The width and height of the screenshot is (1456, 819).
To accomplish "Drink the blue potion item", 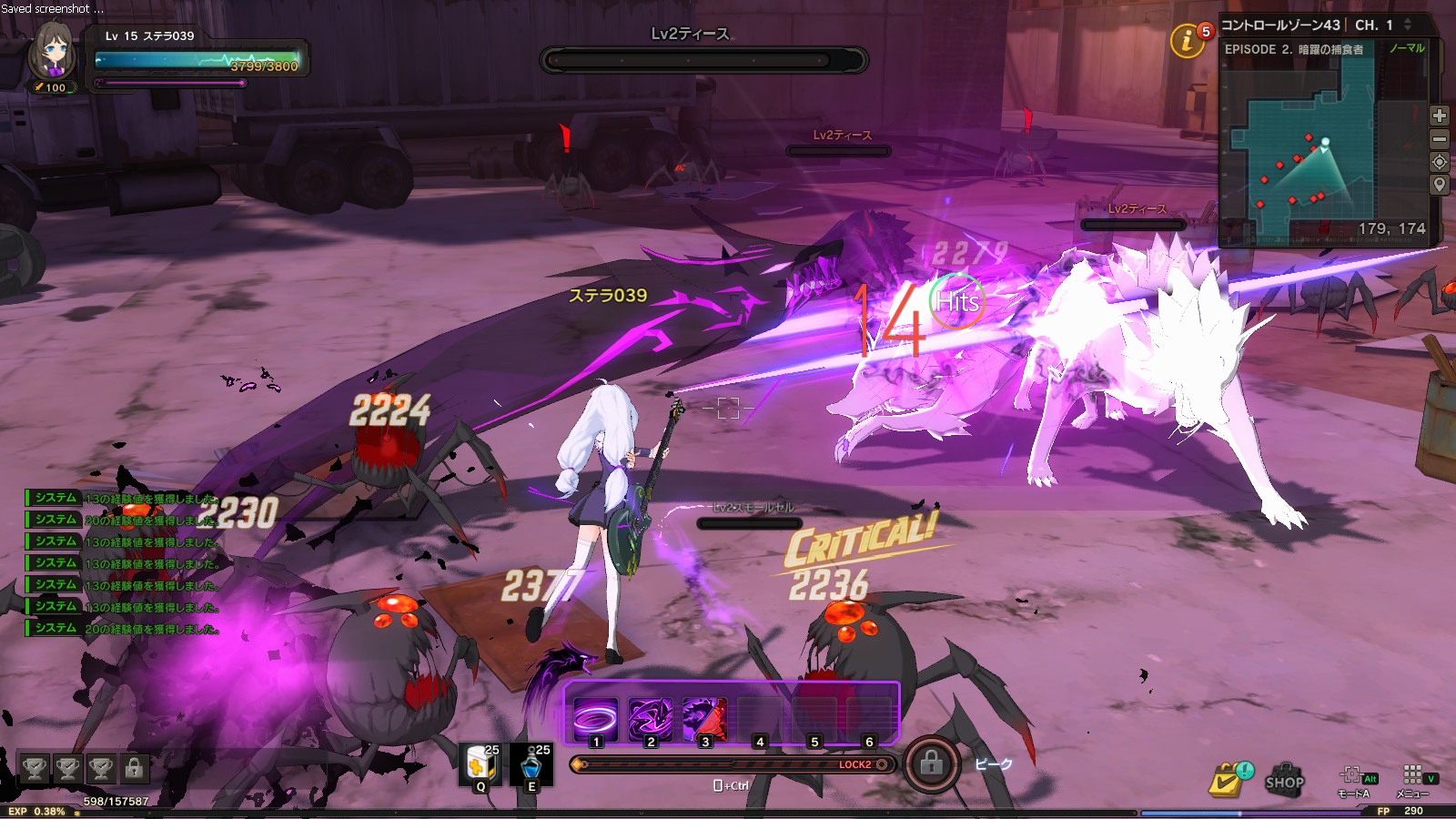I will tap(531, 764).
